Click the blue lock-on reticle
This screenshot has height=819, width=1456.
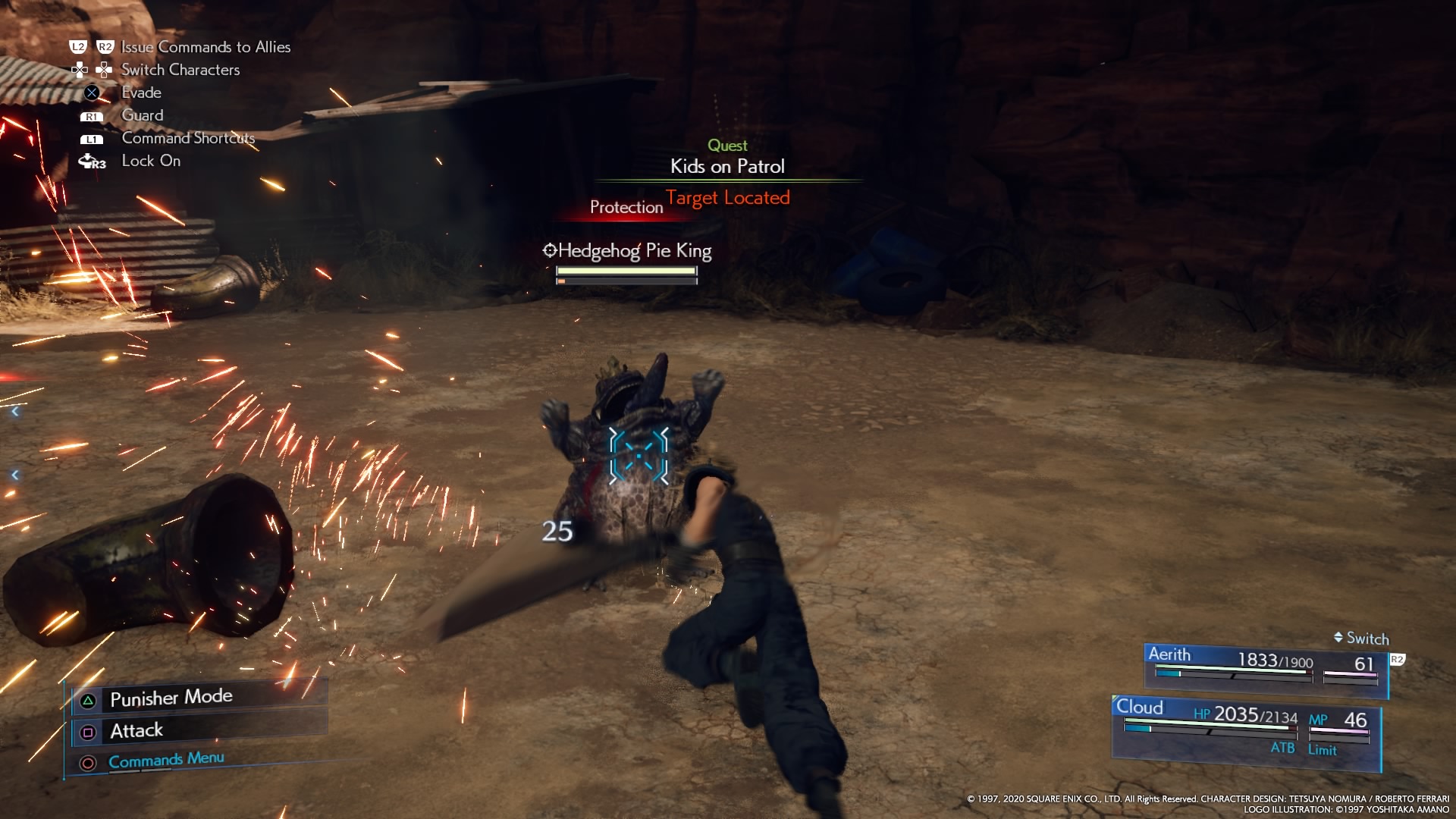tap(639, 455)
